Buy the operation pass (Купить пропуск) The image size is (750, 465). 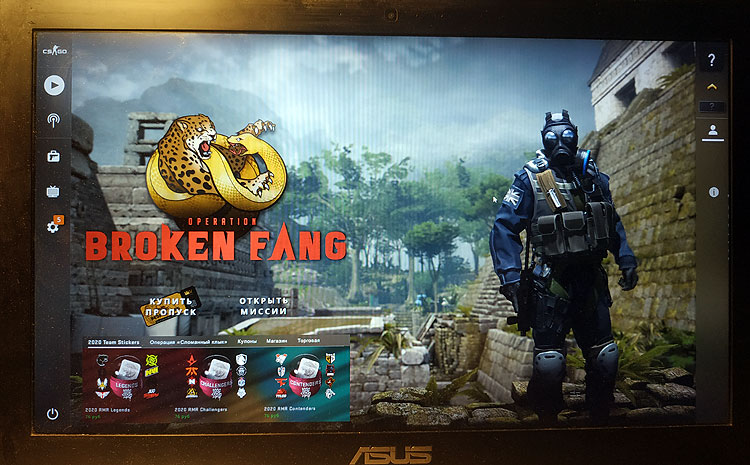171,306
